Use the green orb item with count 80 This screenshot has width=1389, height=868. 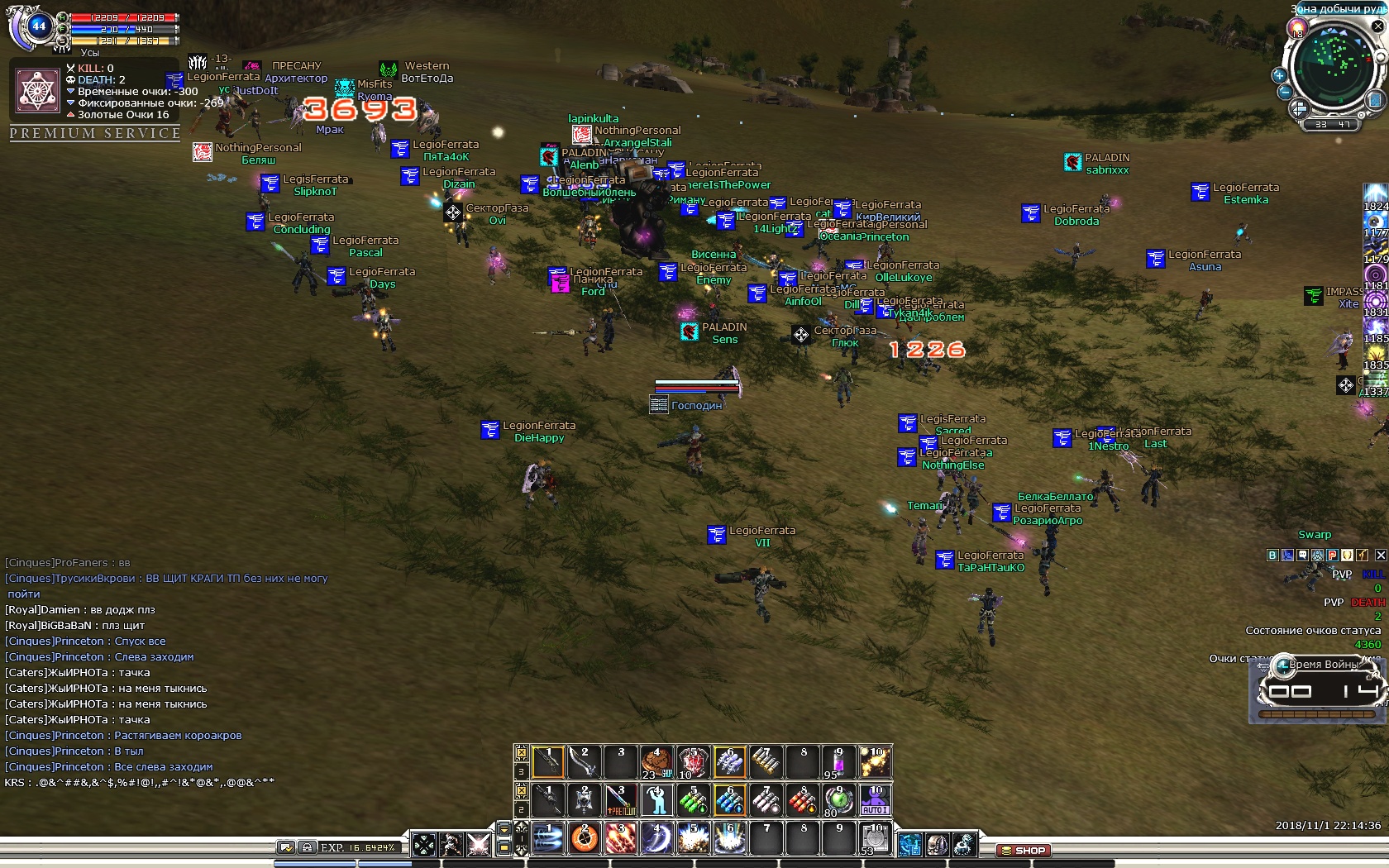pyautogui.click(x=838, y=800)
